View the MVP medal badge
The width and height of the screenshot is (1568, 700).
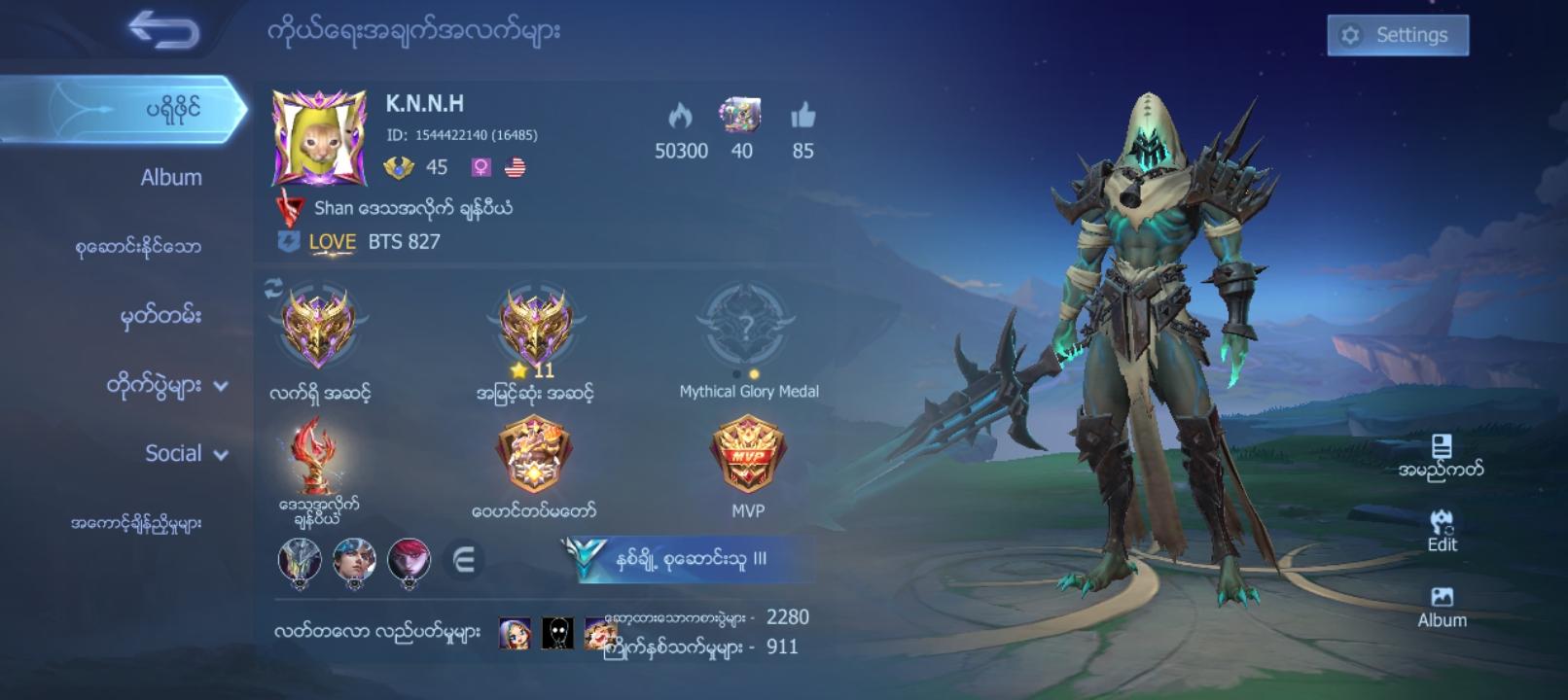point(748,457)
